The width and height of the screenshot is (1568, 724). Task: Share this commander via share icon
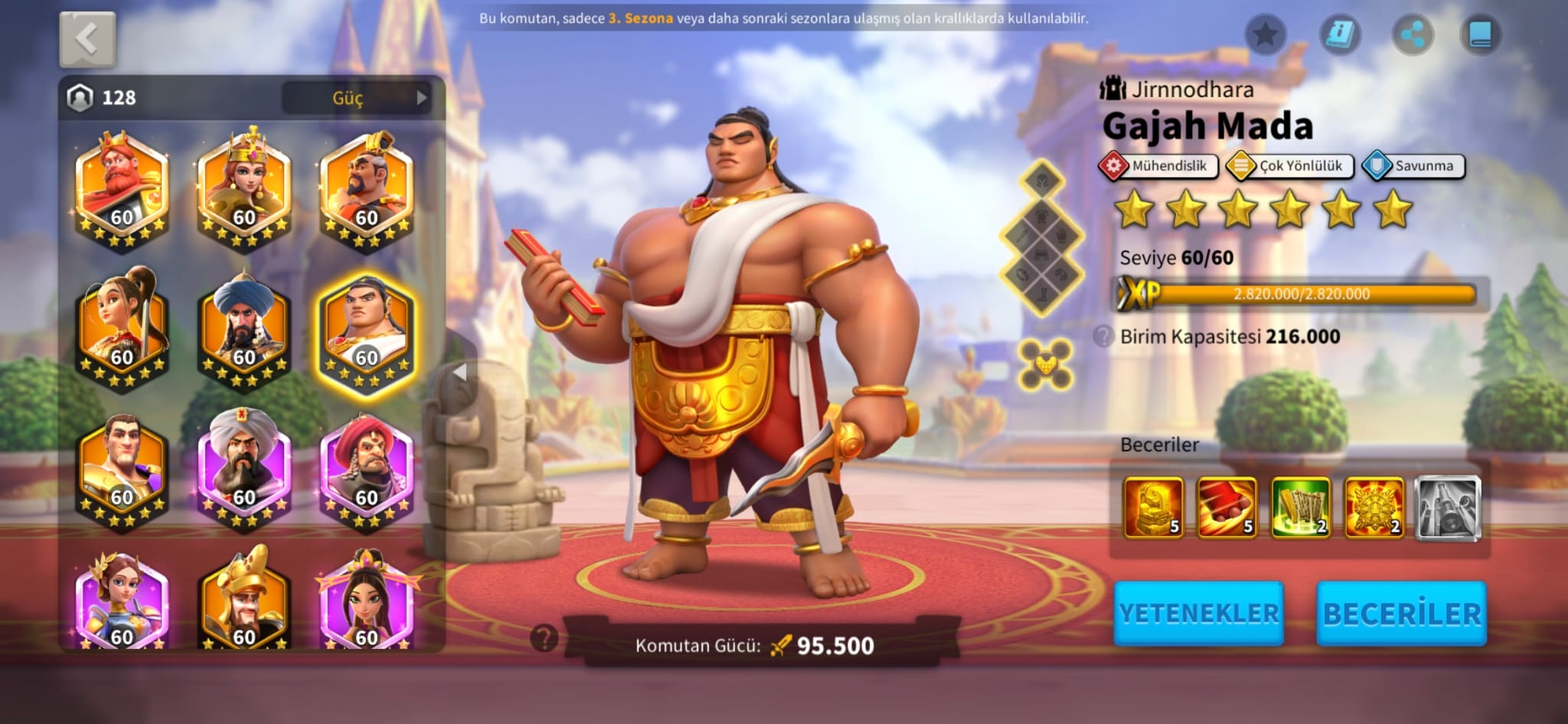1412,34
